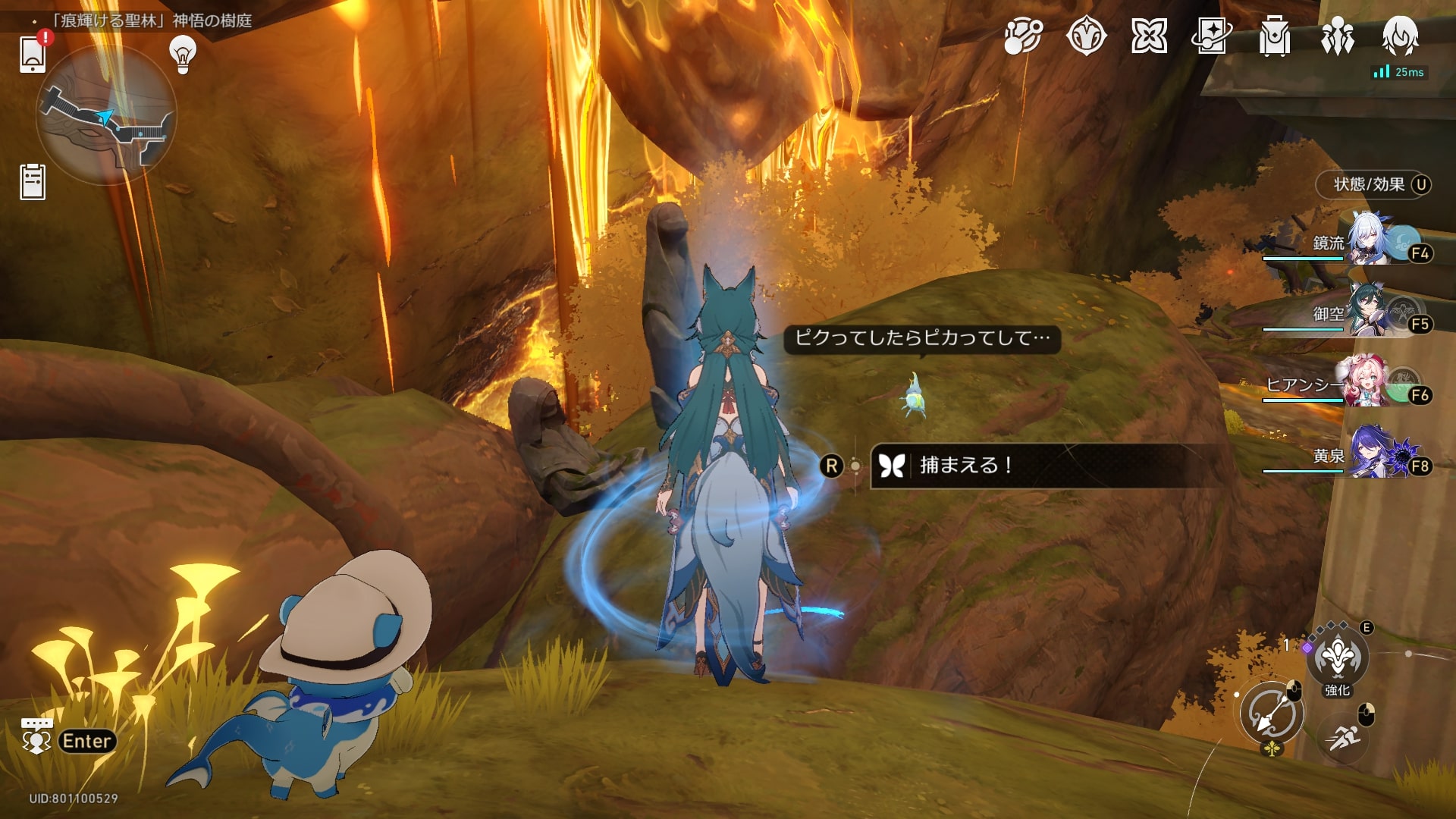
Task: Open the mission clipboard icon
Action: pos(33,182)
